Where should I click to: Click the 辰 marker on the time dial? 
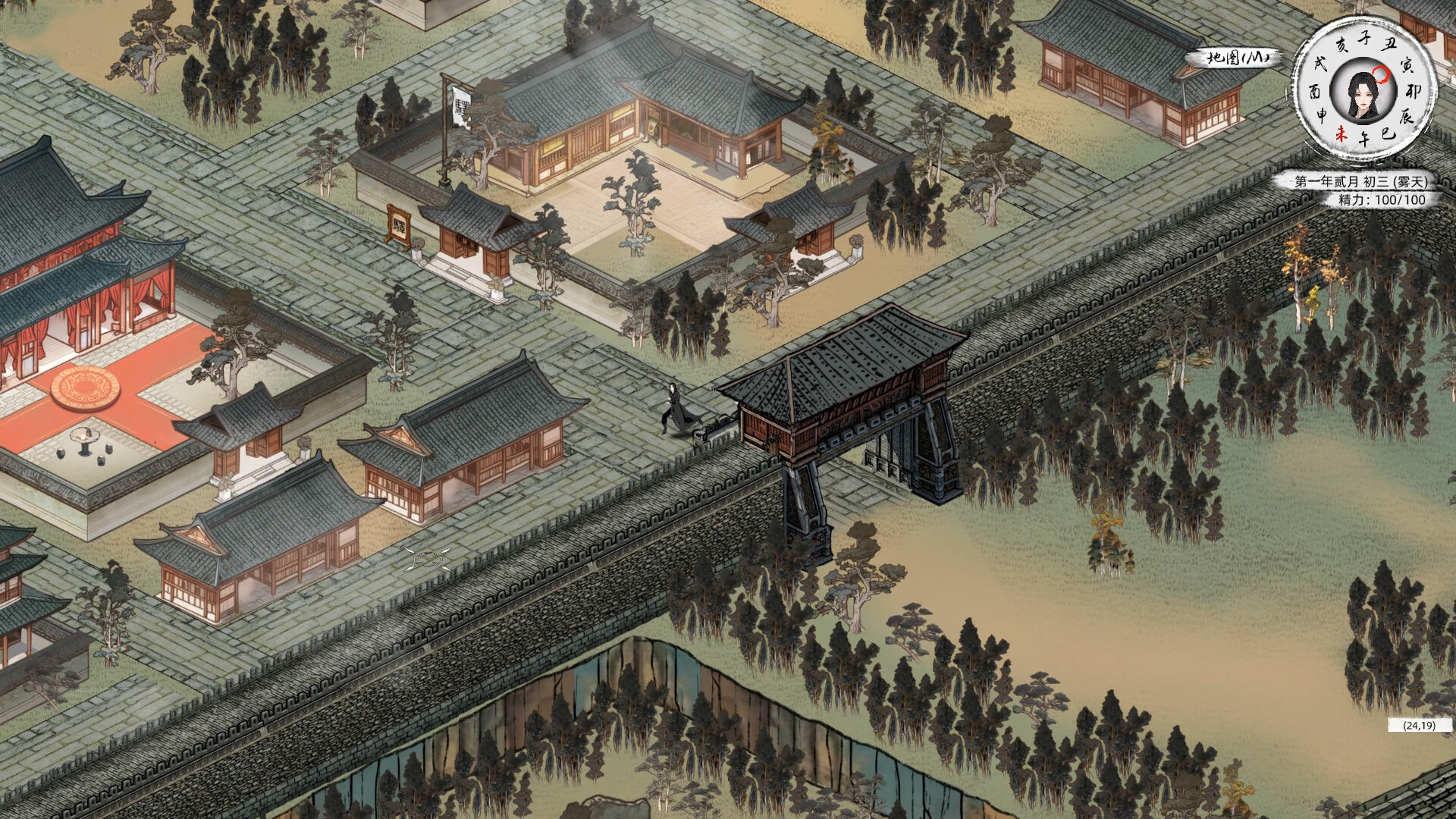tap(1407, 115)
